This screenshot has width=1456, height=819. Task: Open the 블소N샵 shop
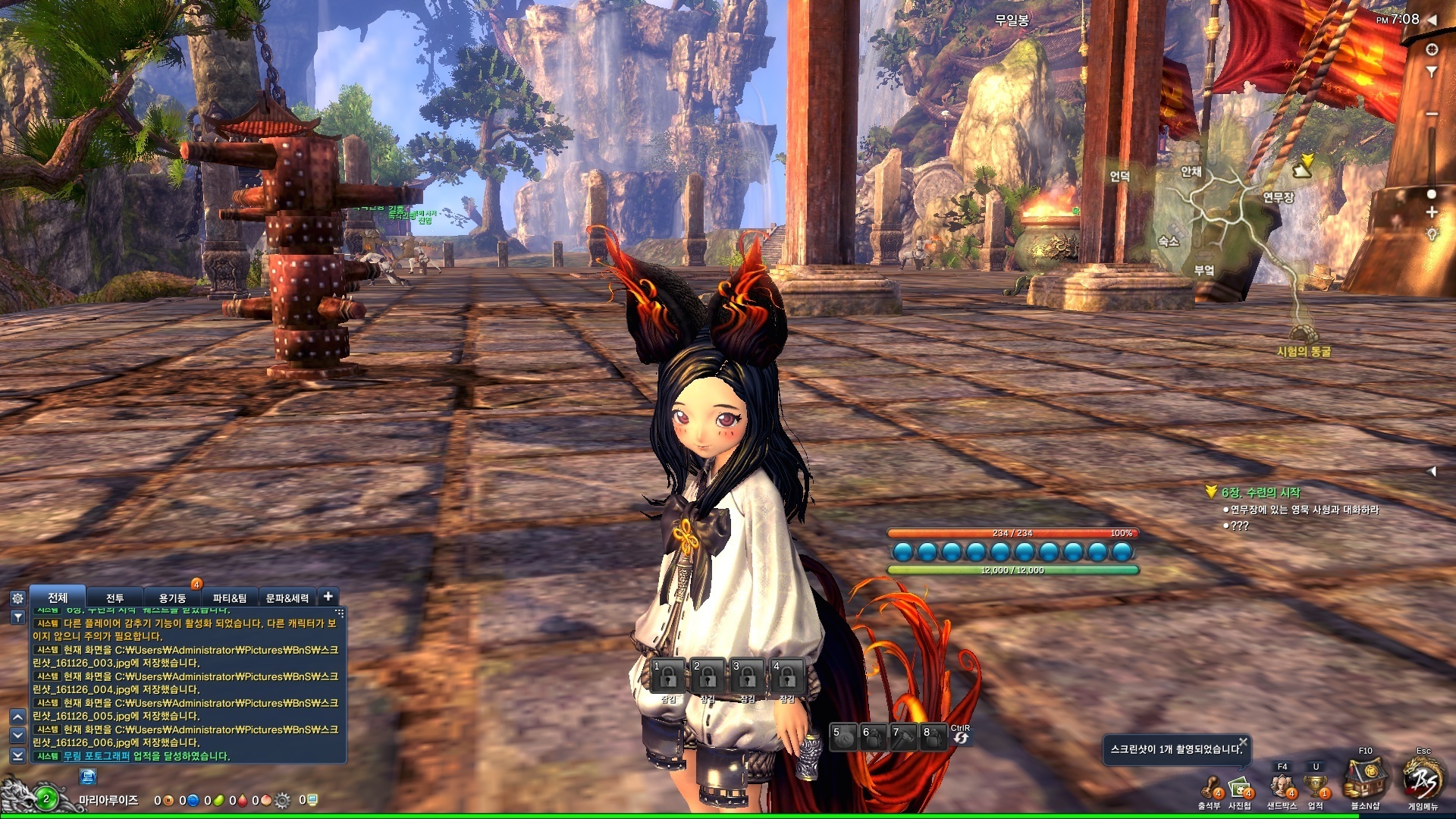click(x=1365, y=783)
